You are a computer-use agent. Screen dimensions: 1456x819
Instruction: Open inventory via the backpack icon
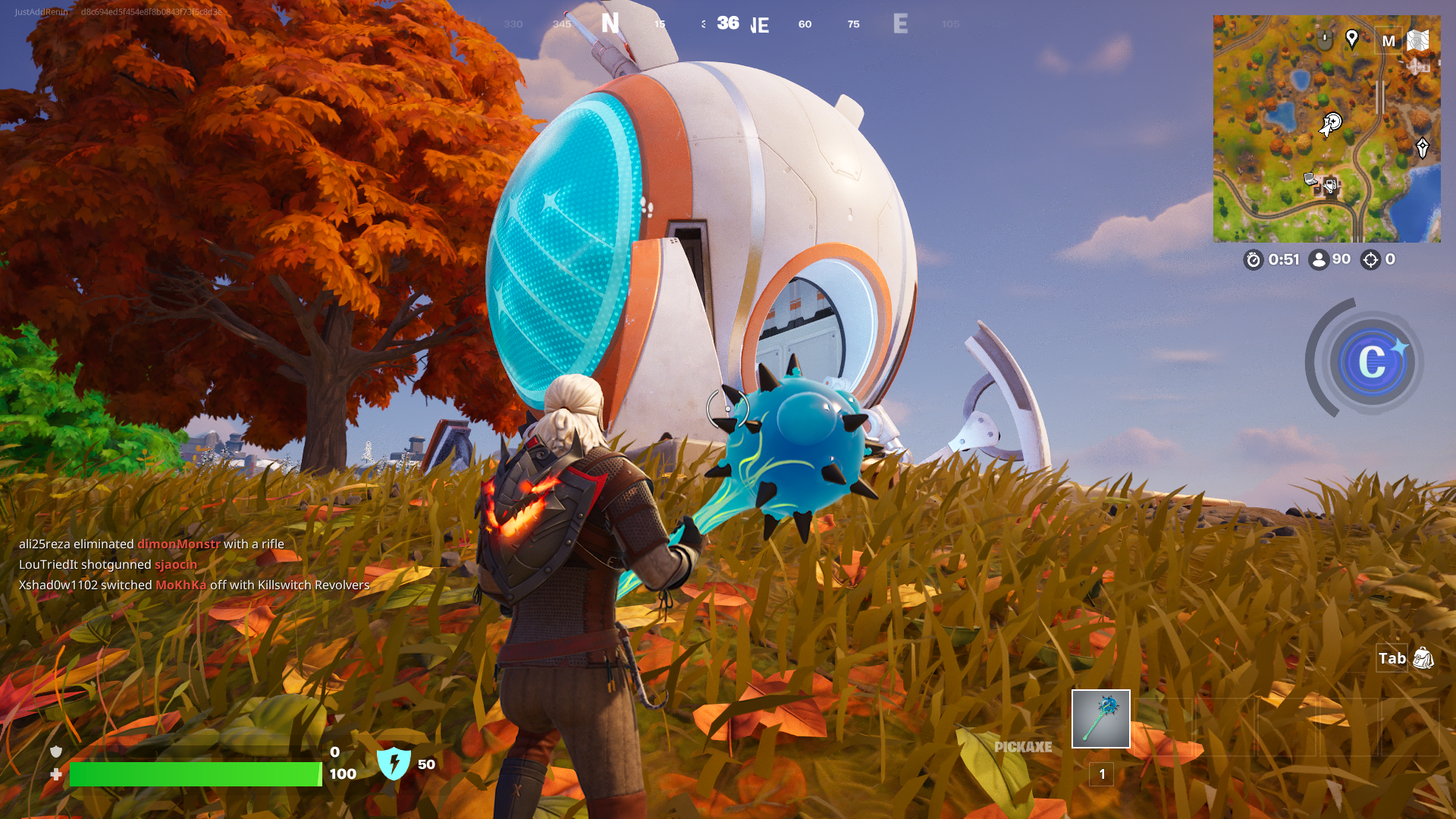1424,659
